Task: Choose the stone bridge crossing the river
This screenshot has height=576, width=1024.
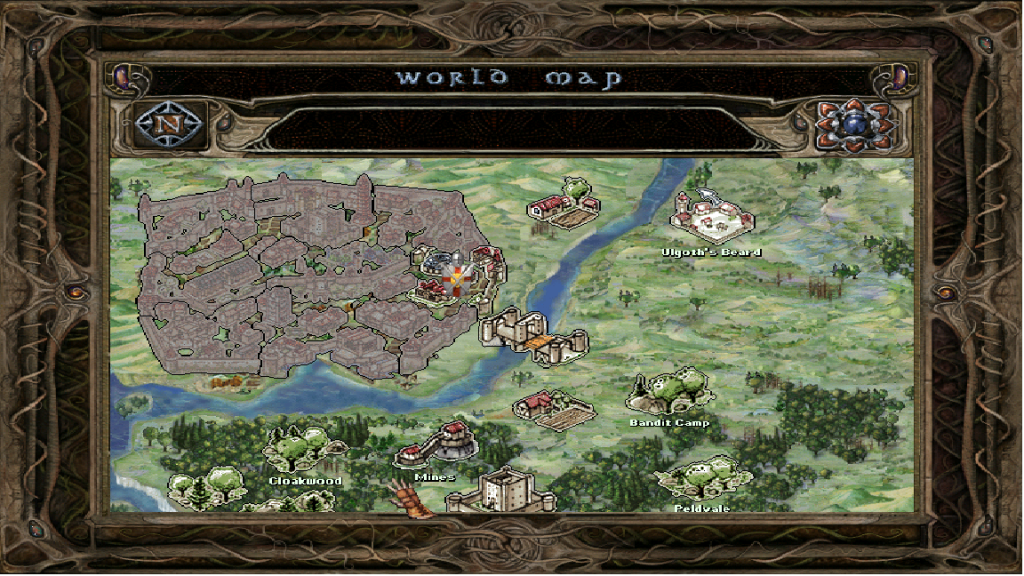Action: click(x=533, y=336)
